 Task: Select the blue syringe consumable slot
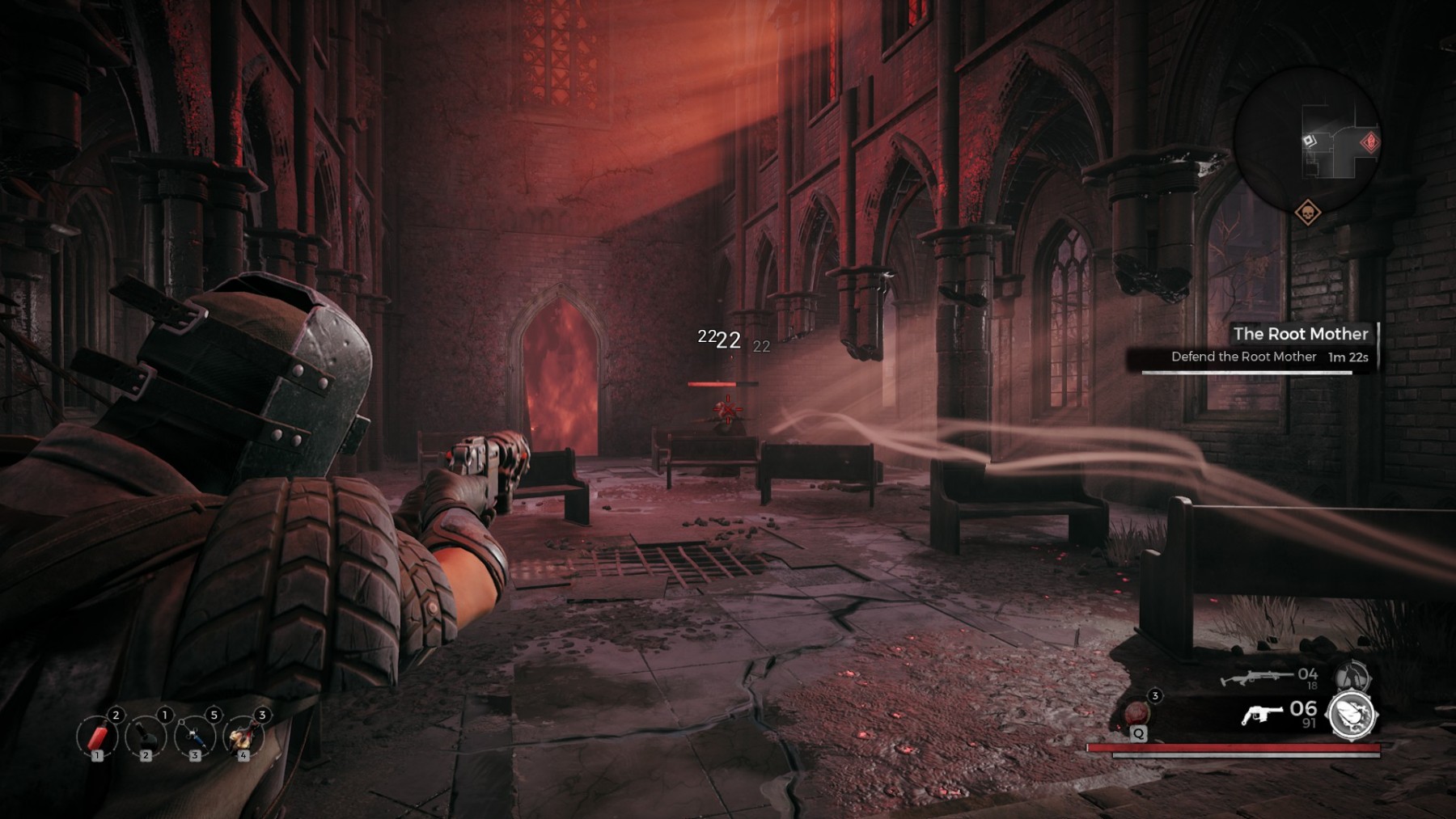(194, 737)
